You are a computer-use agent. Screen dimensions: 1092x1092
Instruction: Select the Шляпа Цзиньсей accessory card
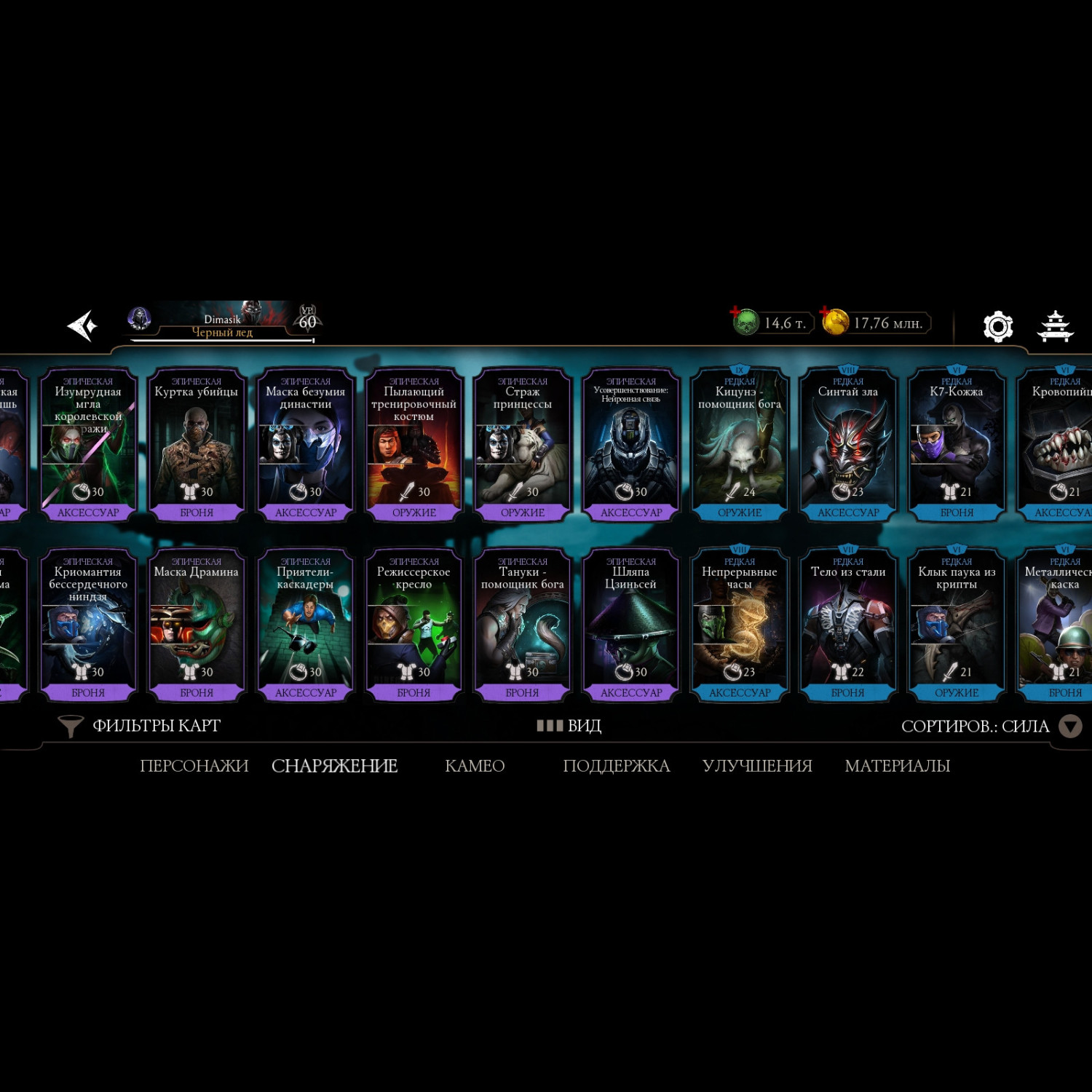(631, 625)
